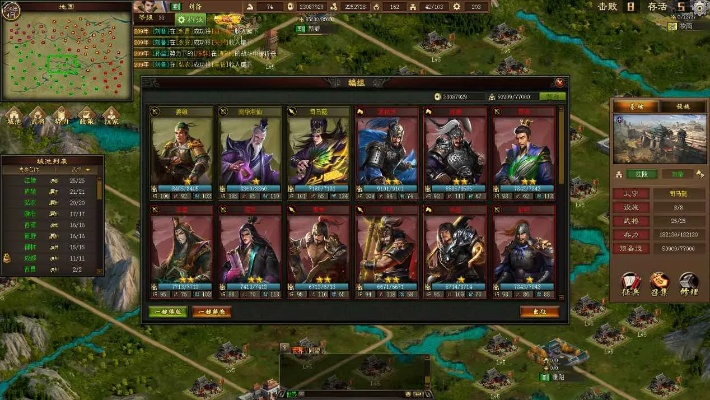
Task: Close the general formation window
Action: tap(559, 83)
